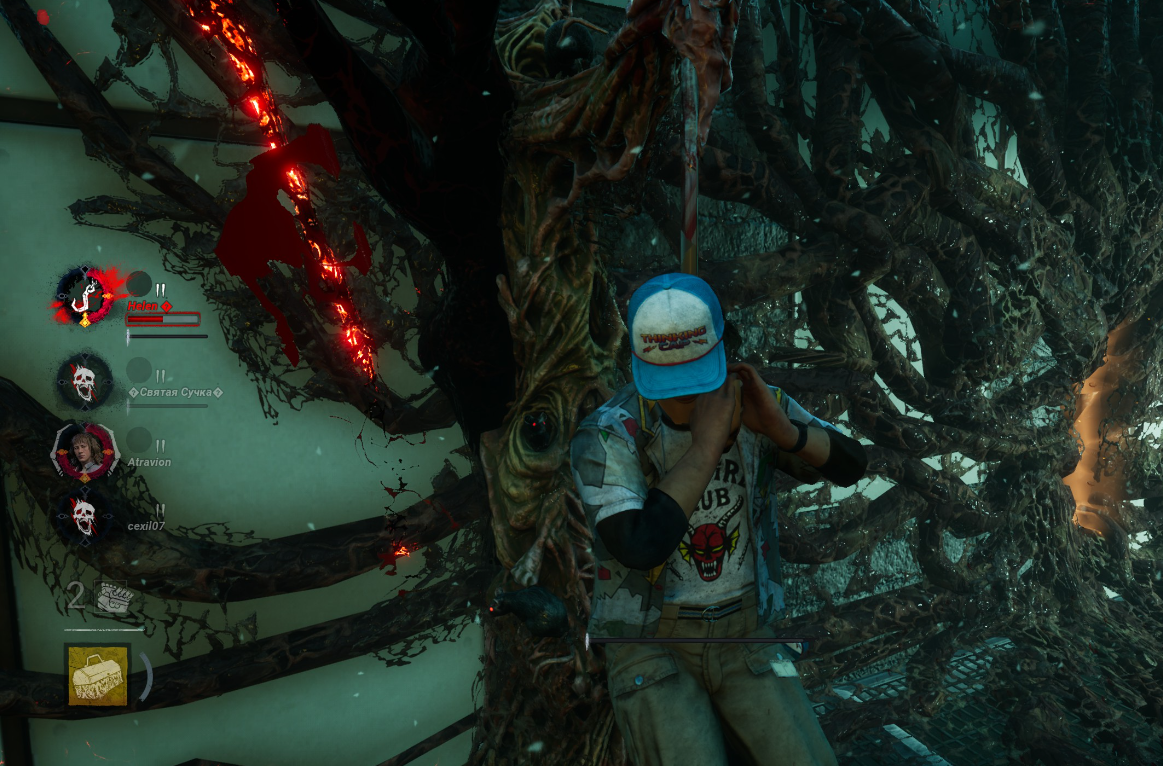Click cexil07's skull status icon

coord(84,516)
